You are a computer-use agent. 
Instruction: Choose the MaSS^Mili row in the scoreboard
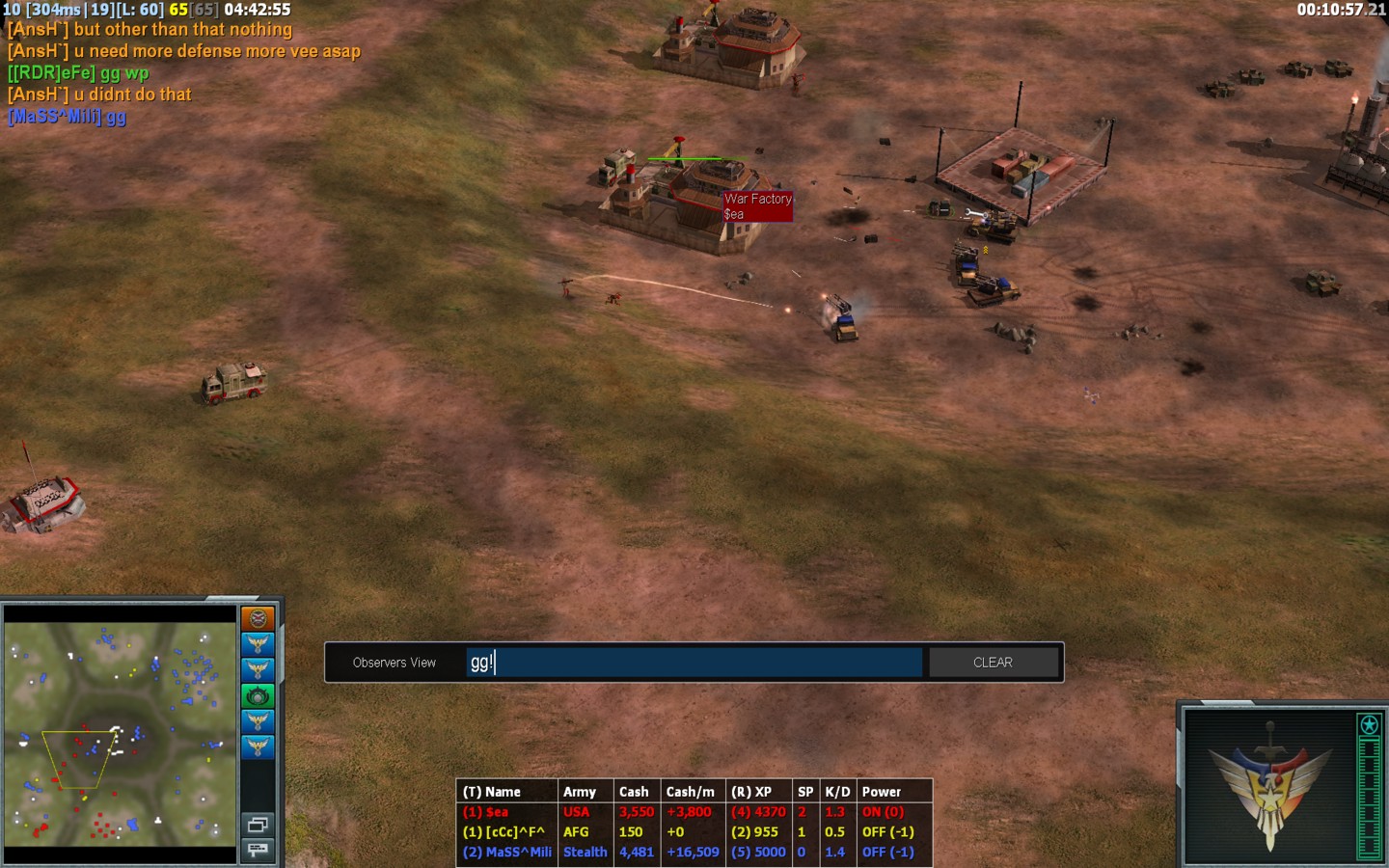click(507, 853)
